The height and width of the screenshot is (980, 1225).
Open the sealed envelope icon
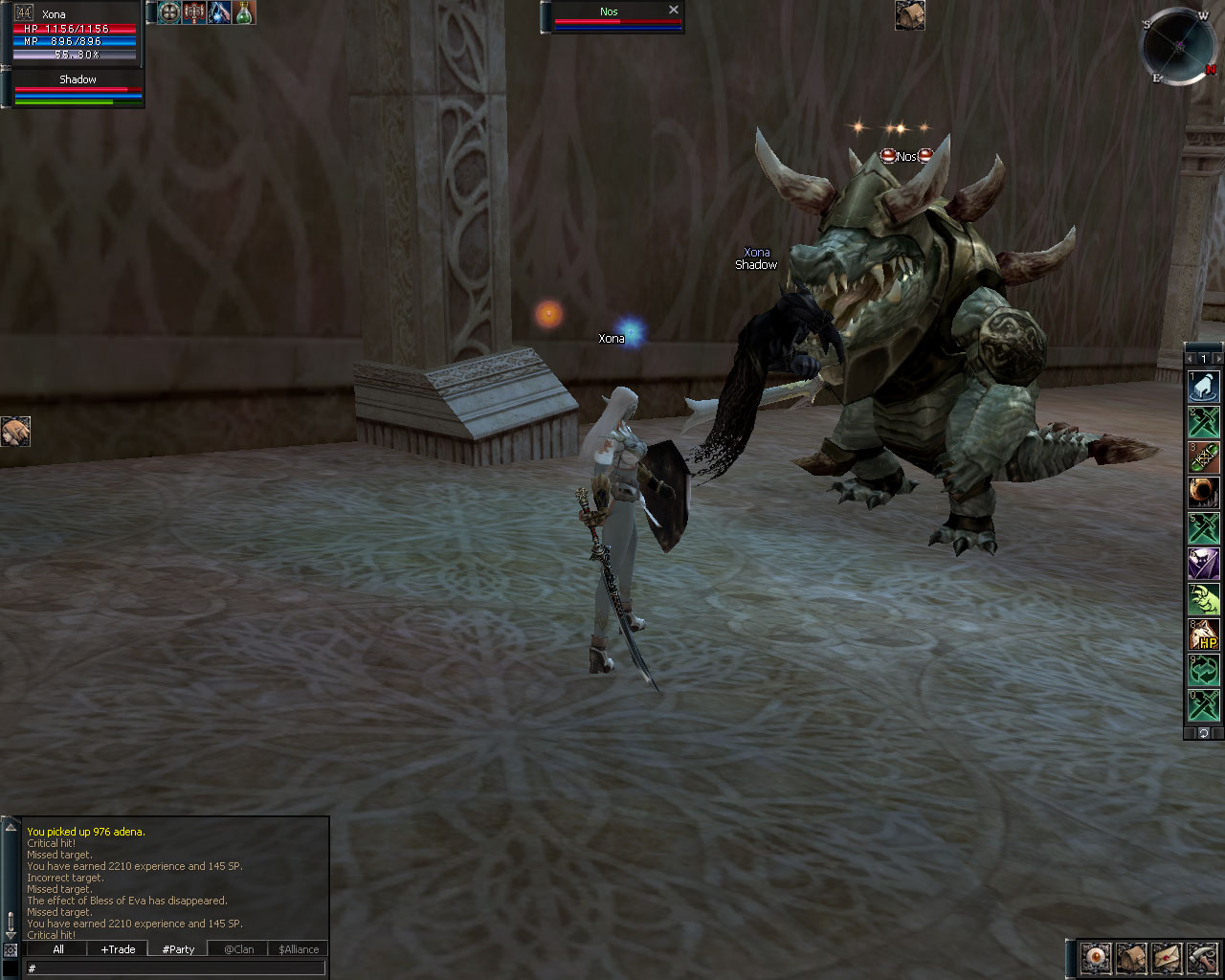[1168, 956]
